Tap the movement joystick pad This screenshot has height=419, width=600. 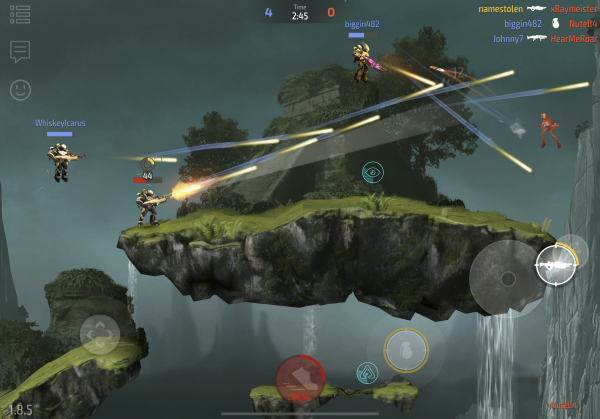click(100, 333)
